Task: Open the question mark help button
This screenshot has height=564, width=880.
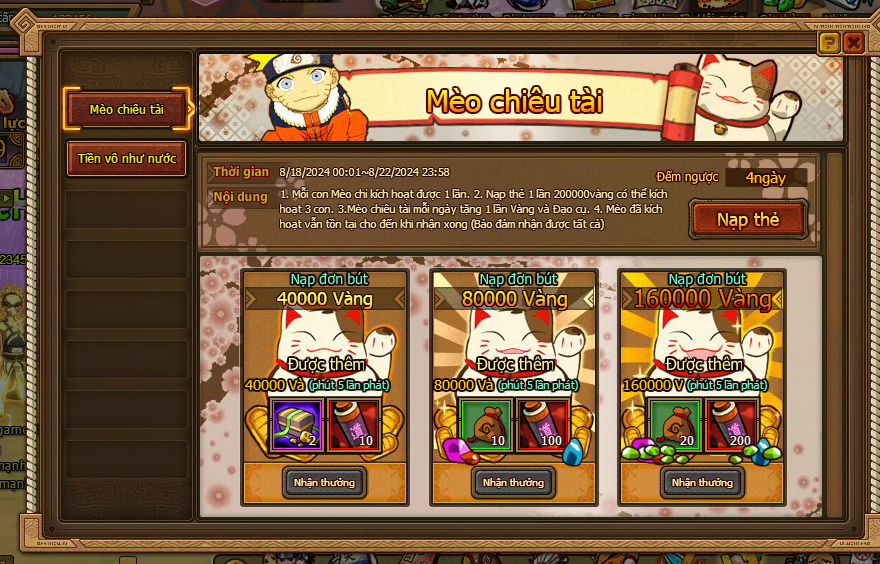Action: coord(828,43)
